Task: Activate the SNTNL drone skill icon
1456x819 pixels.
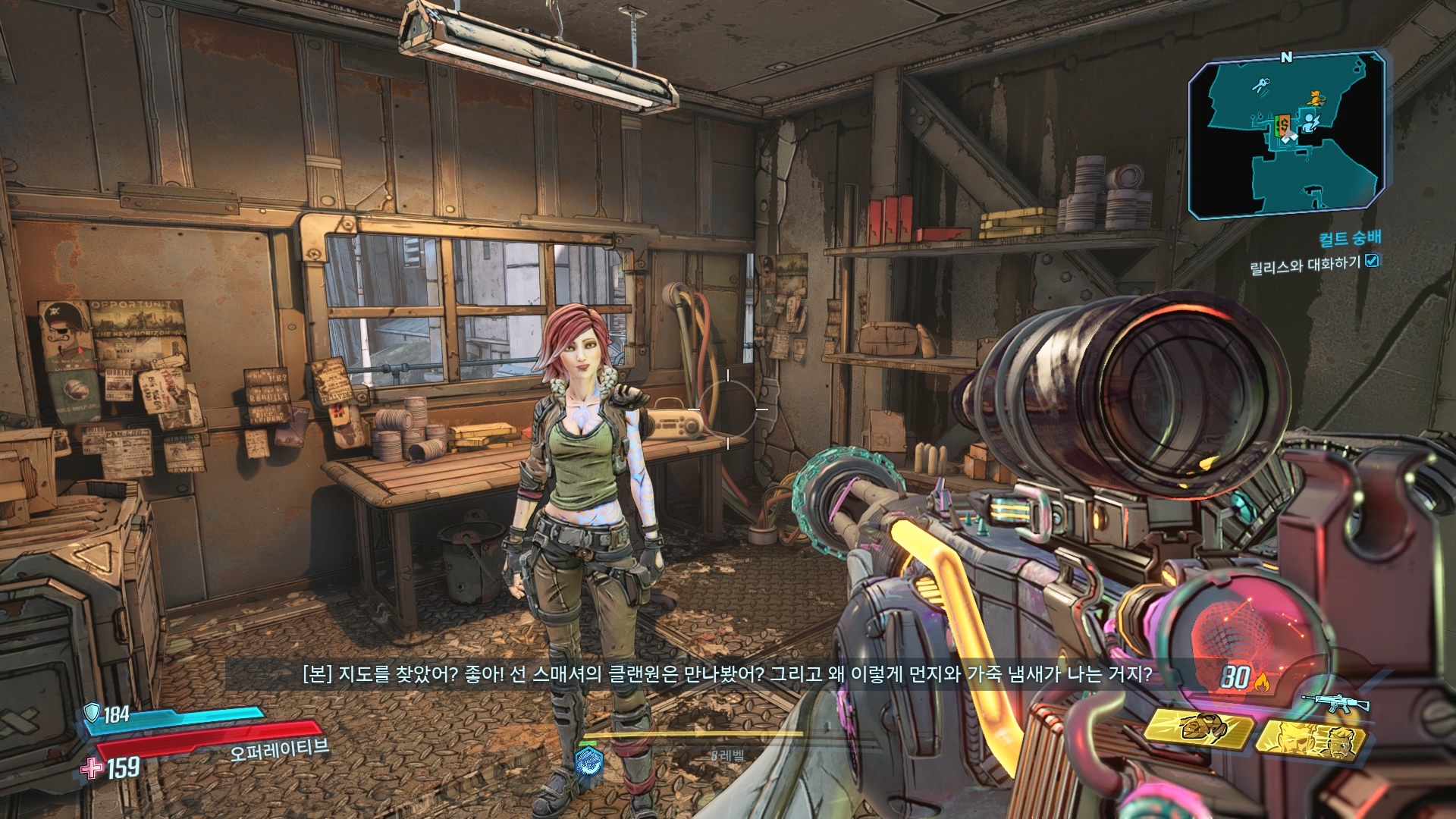Action: (1198, 729)
